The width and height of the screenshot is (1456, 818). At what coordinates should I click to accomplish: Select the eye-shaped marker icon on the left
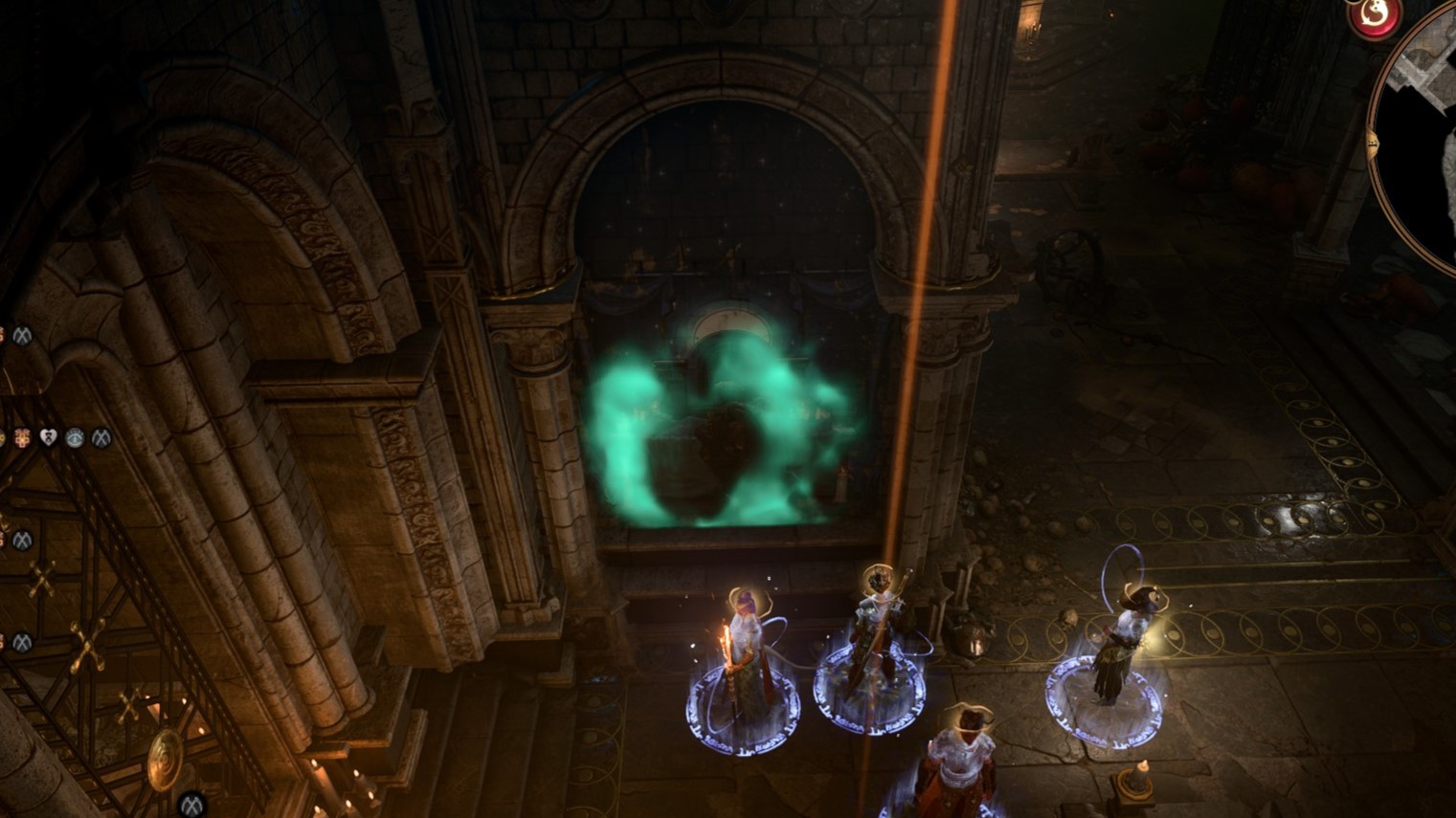[x=75, y=439]
